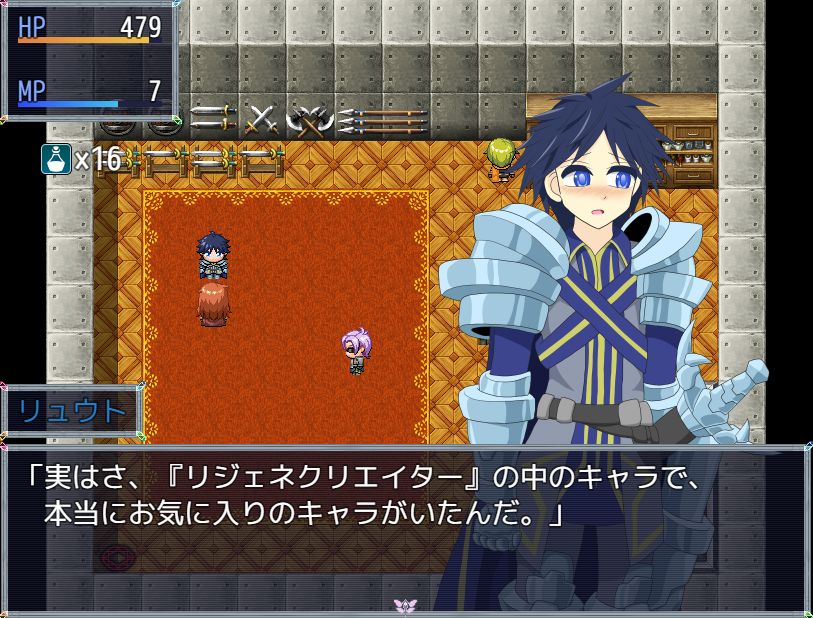Use the potion item icon
Viewport: 813px width, 618px height.
pyautogui.click(x=56, y=159)
